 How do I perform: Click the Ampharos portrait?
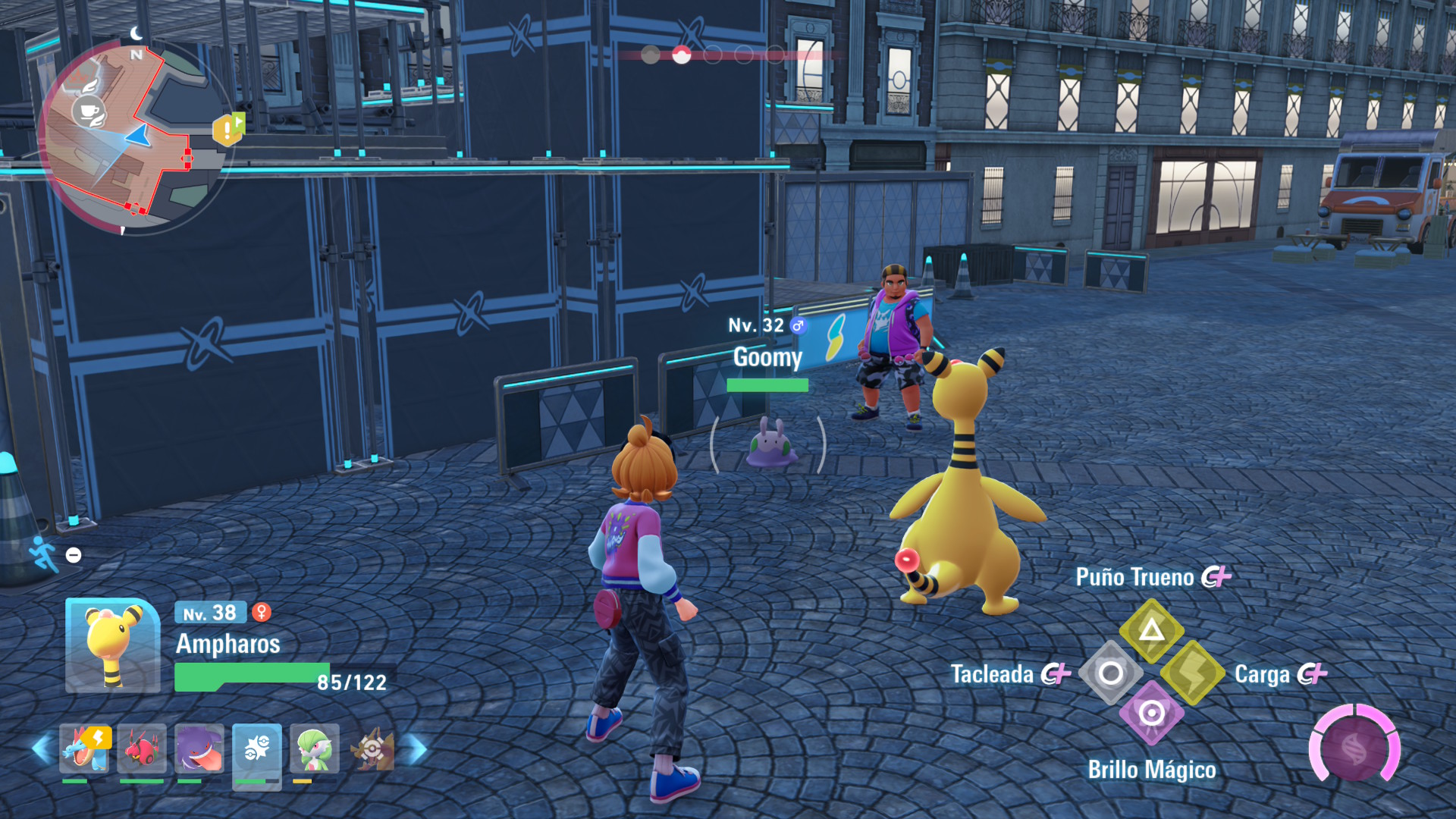pyautogui.click(x=112, y=645)
